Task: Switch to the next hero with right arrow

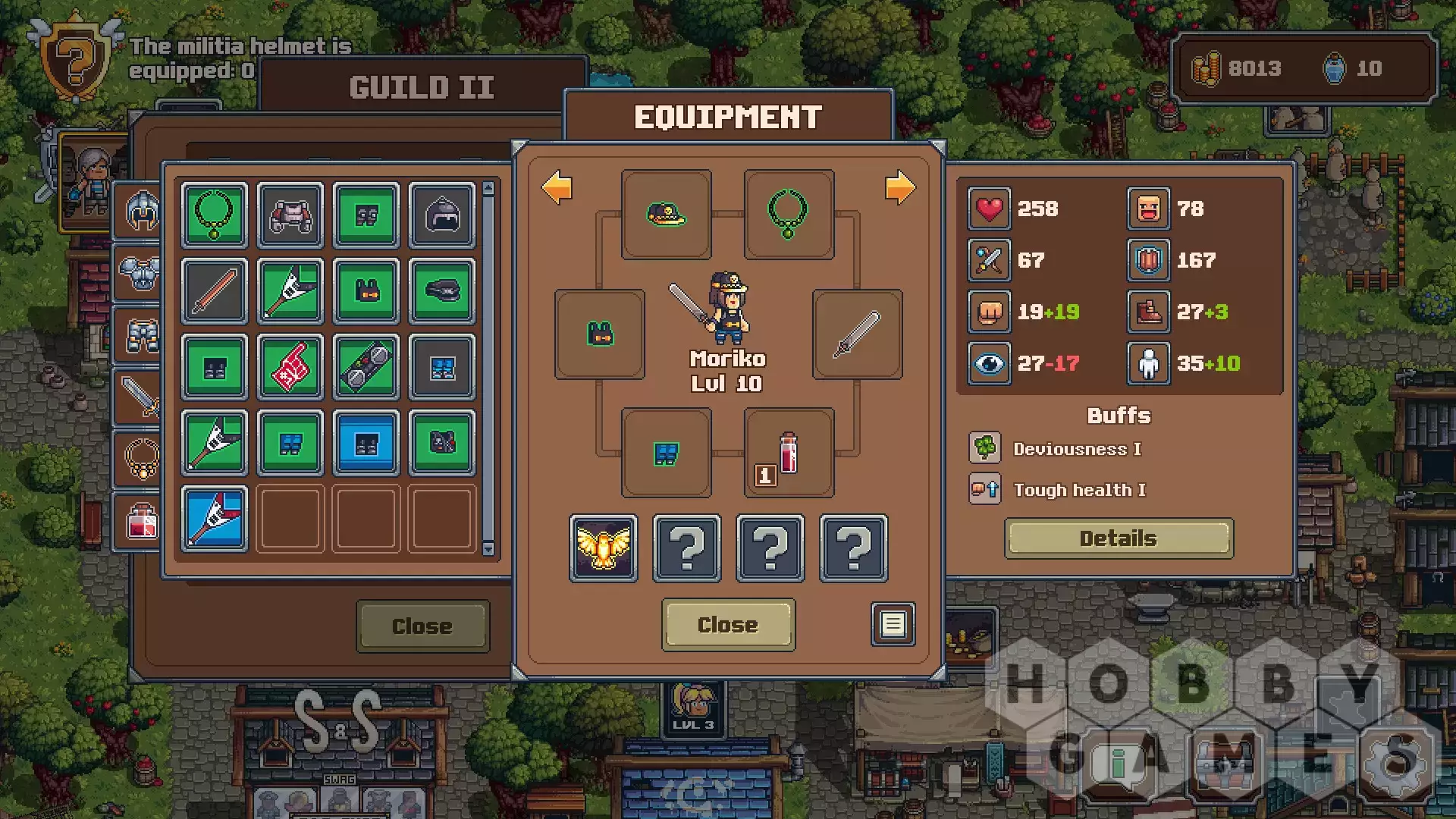Action: 899,187
